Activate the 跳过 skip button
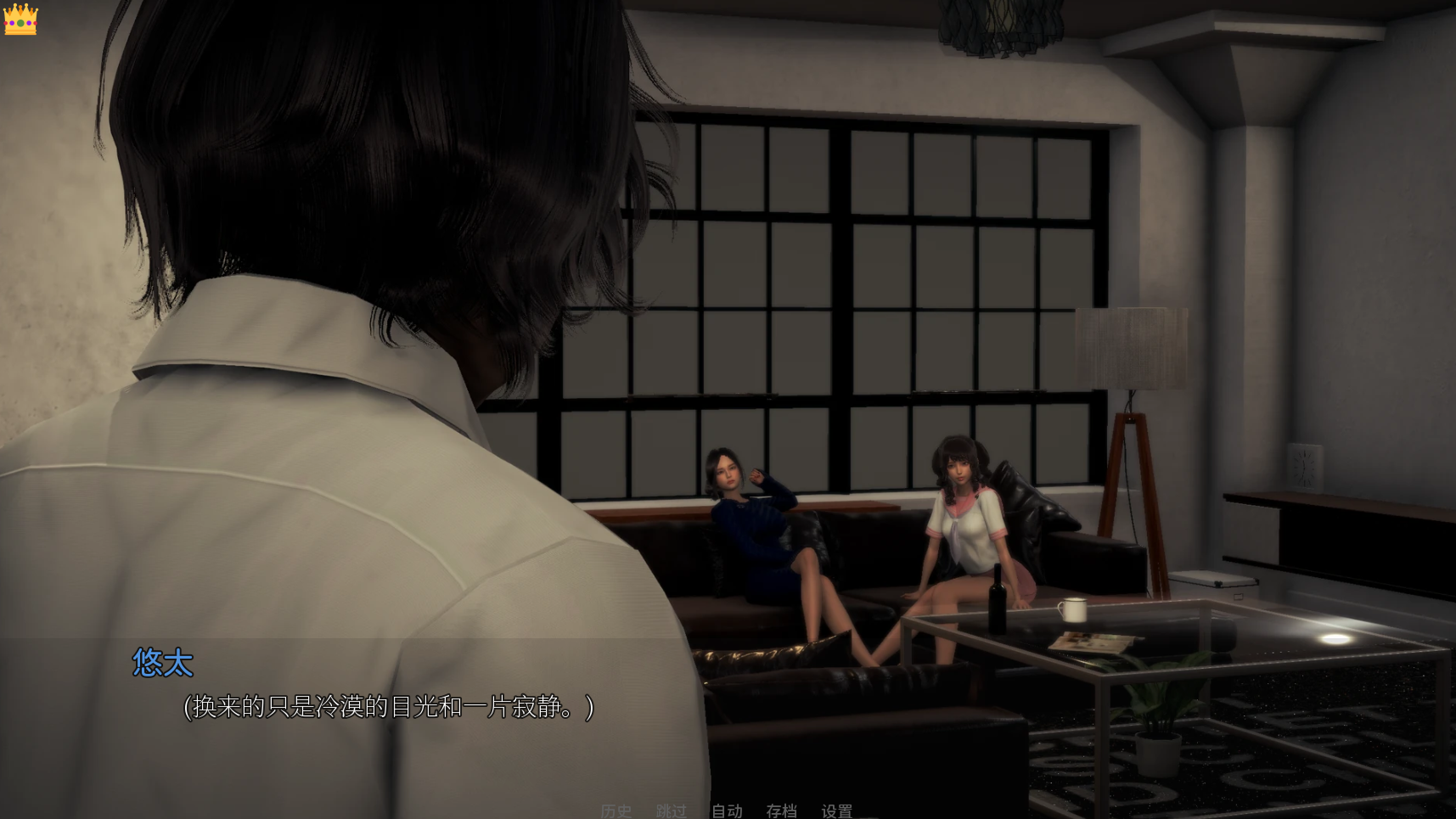Image resolution: width=1456 pixels, height=819 pixels. click(671, 811)
